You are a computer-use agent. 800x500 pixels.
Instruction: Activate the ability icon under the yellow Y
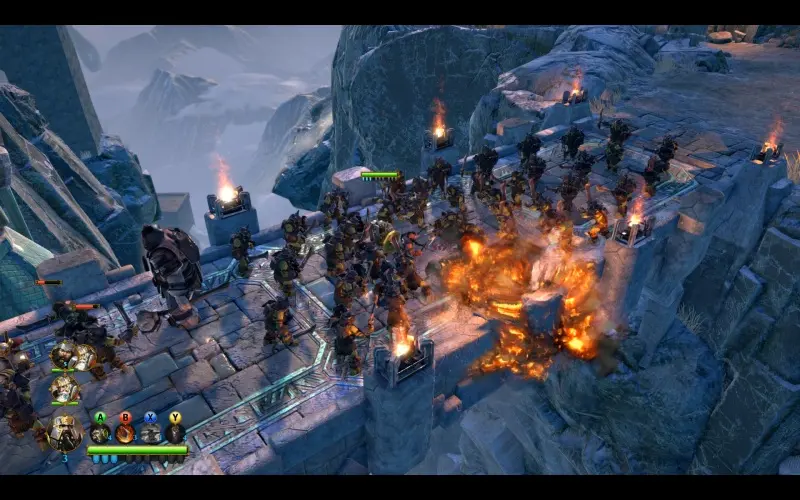175,434
